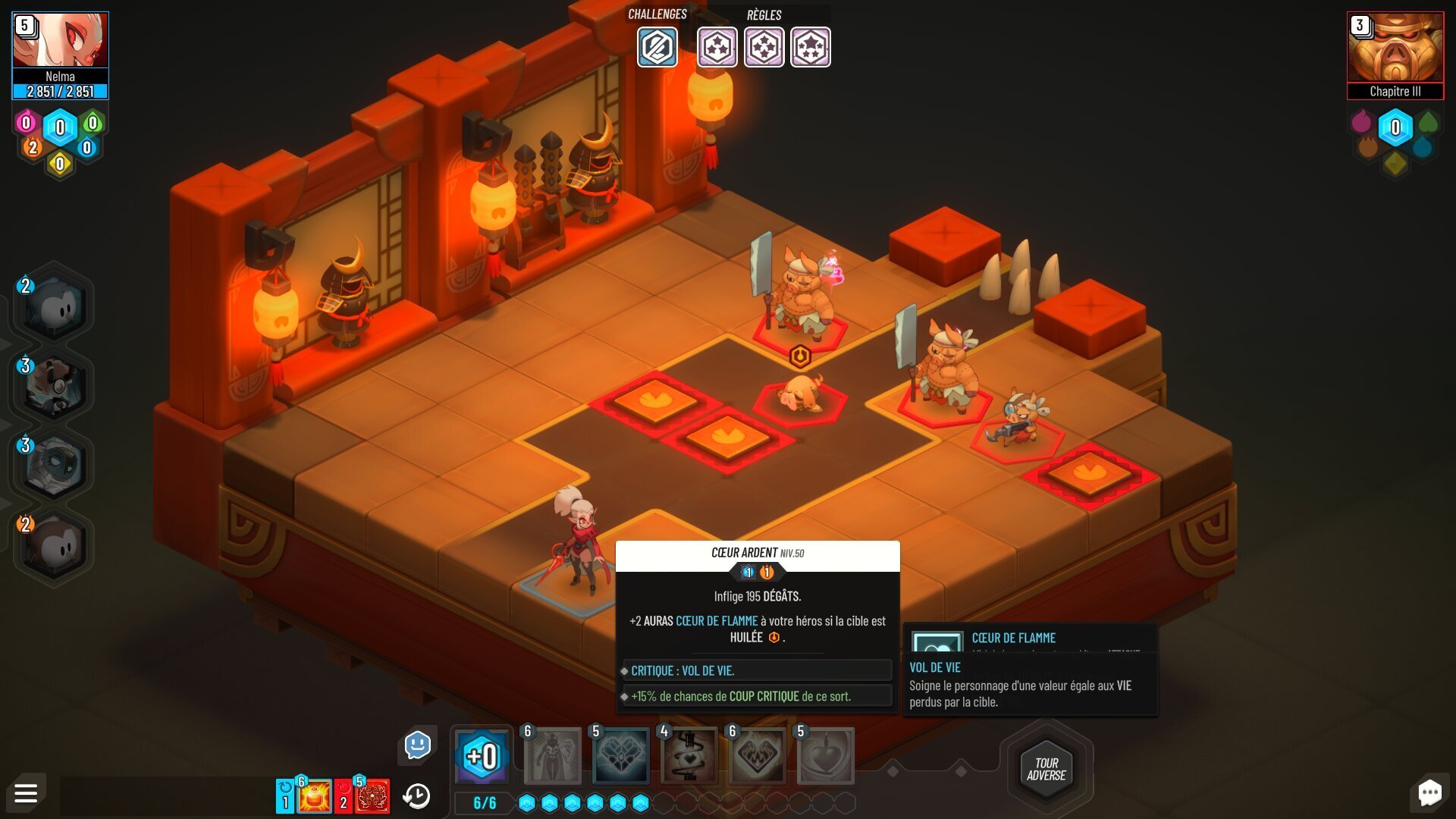This screenshot has height=819, width=1456.
Task: Show the turn history clock
Action: point(416,796)
